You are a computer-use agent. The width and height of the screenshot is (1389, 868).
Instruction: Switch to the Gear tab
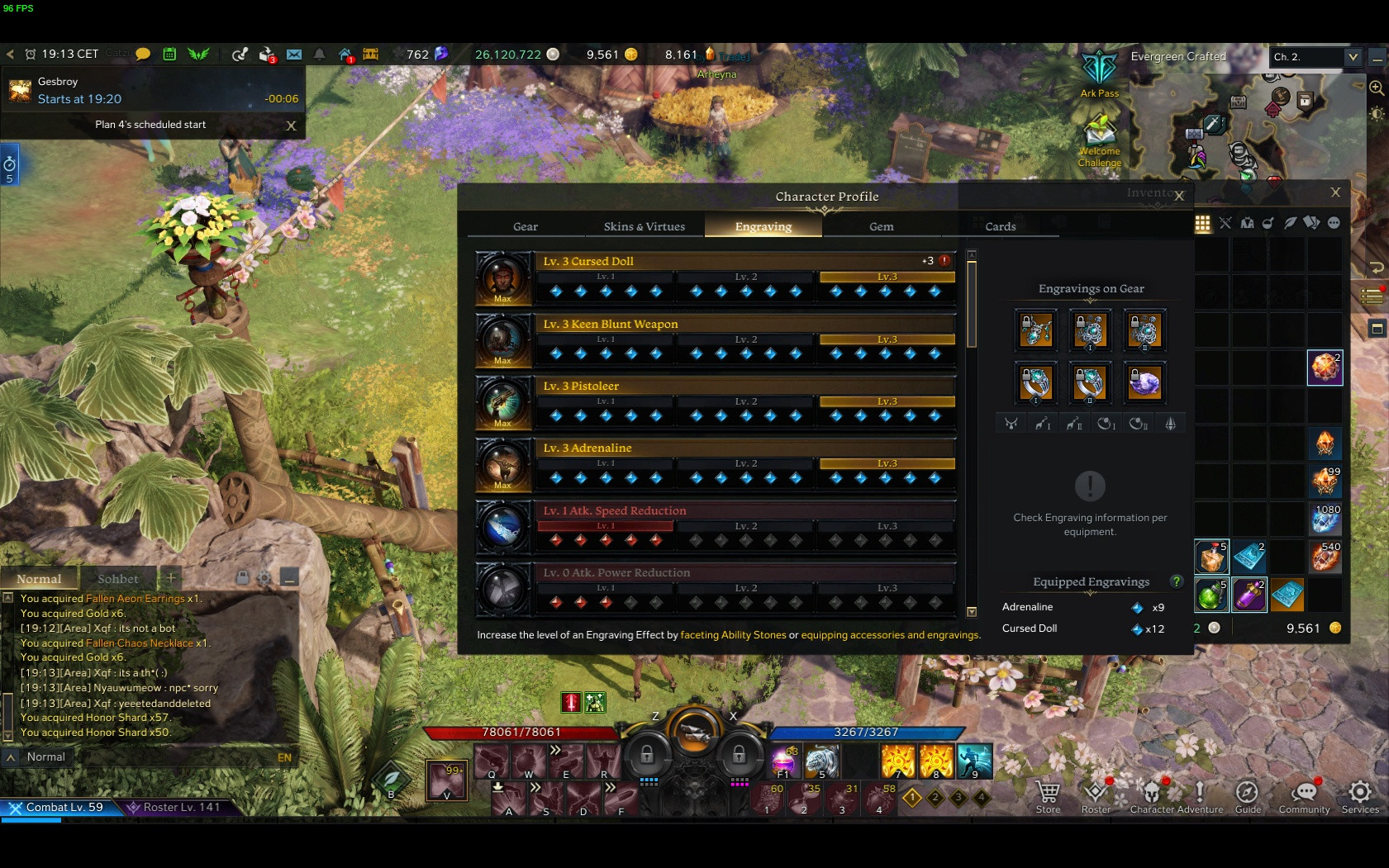click(525, 226)
